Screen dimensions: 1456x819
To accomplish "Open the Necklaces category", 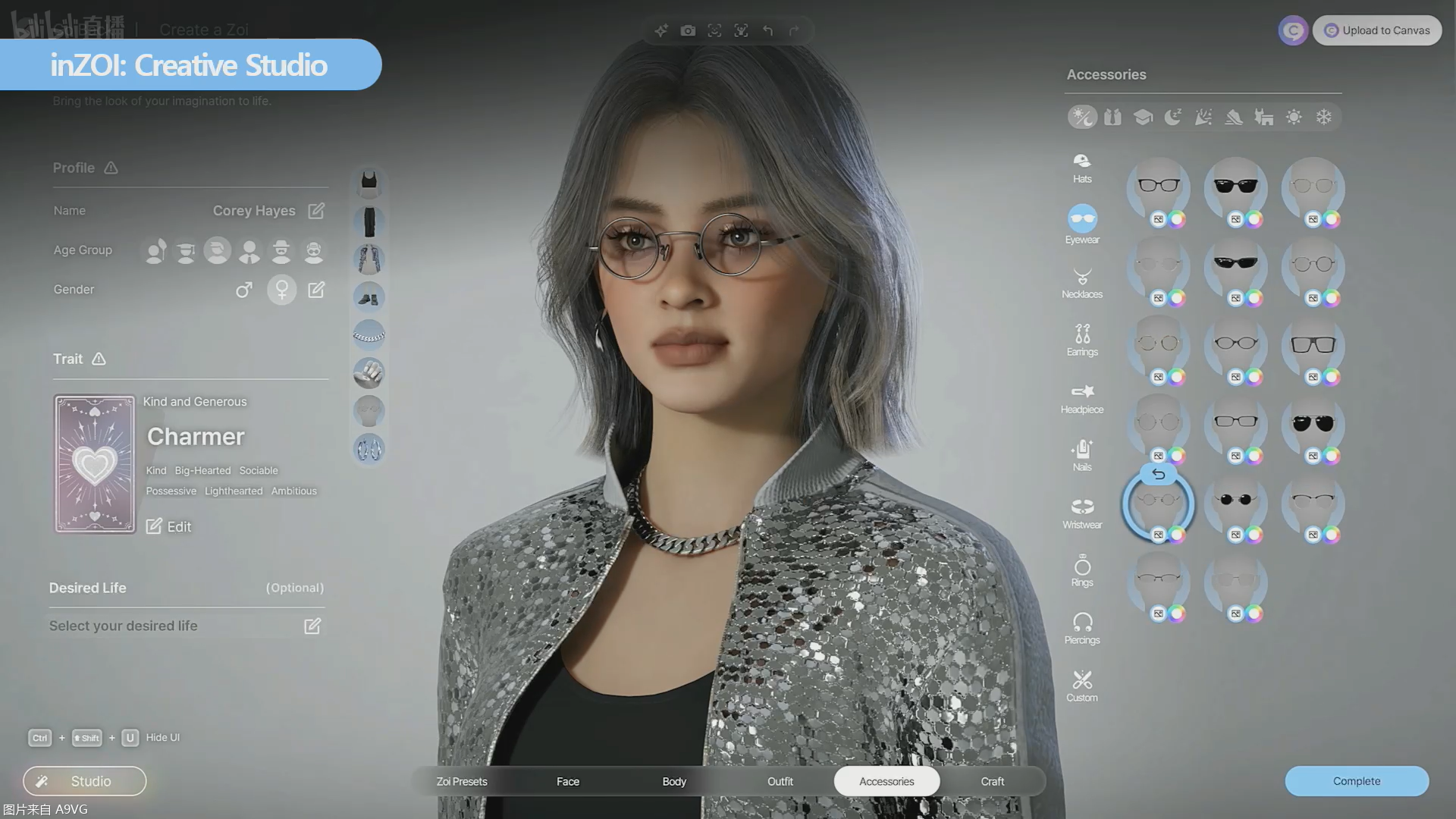I will tap(1082, 283).
